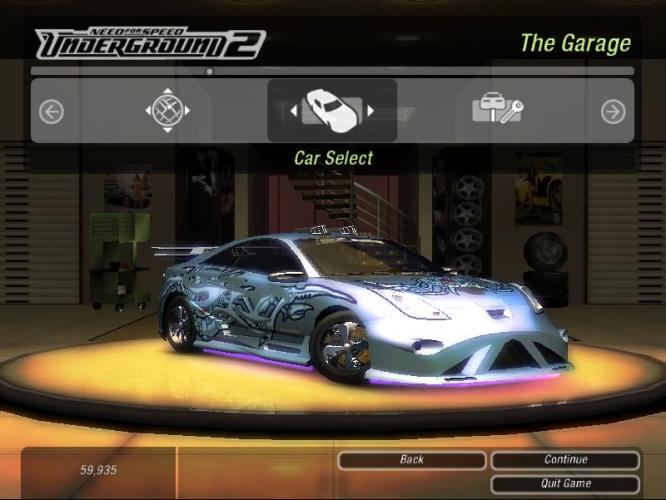The image size is (666, 500).
Task: Click the left circular arrow on menu bar
Action: pyautogui.click(x=51, y=111)
